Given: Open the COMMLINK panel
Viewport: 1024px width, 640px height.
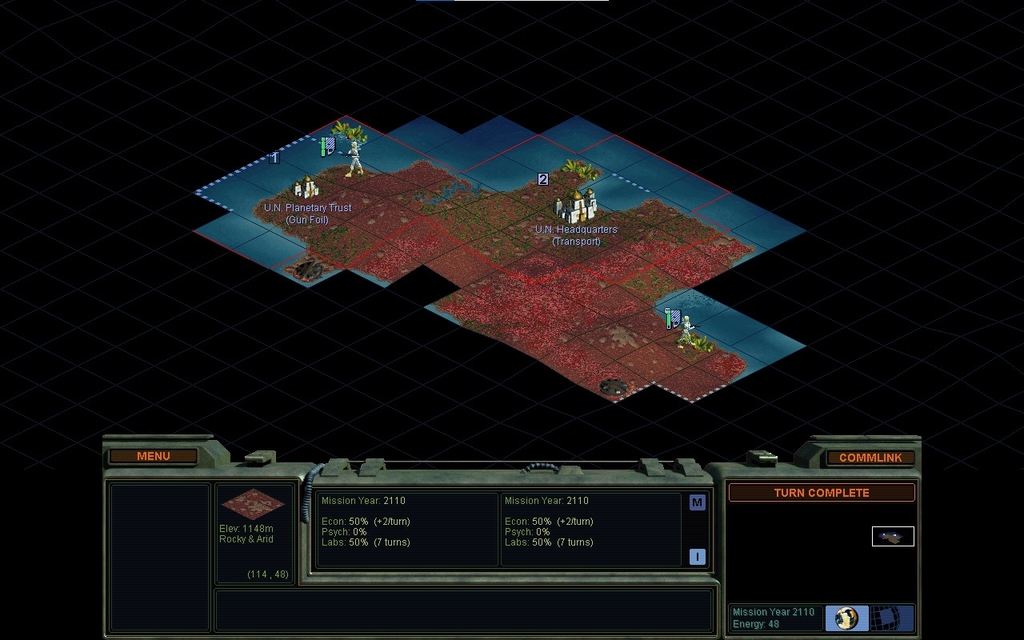Looking at the screenshot, I should point(870,457).
